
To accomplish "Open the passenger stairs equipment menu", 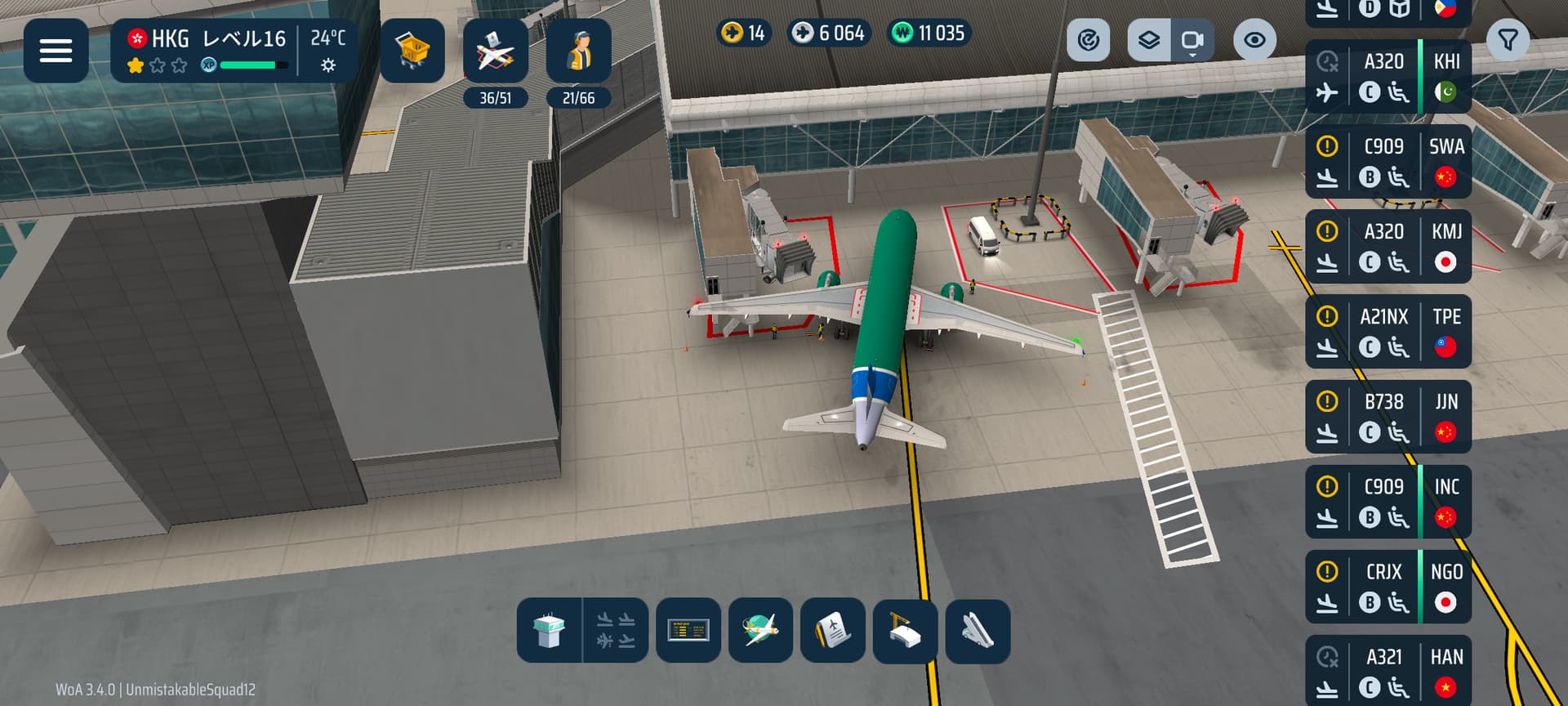I will [978, 631].
